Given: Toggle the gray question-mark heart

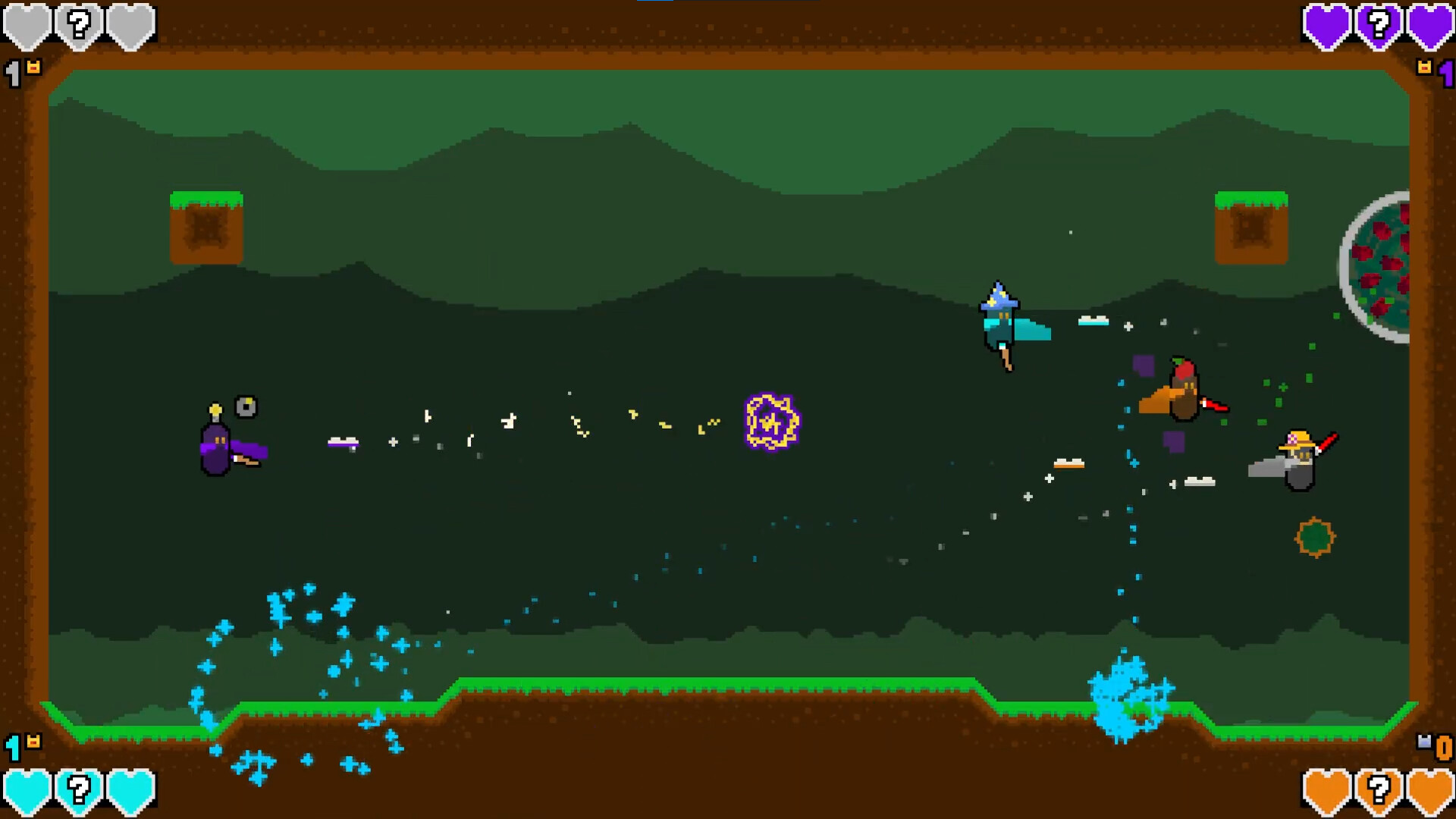Looking at the screenshot, I should pyautogui.click(x=79, y=25).
